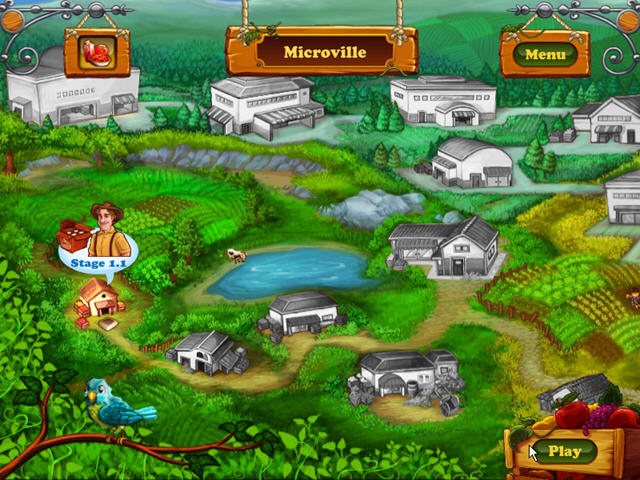Start the level with Play
640x480 pixels.
click(x=565, y=451)
